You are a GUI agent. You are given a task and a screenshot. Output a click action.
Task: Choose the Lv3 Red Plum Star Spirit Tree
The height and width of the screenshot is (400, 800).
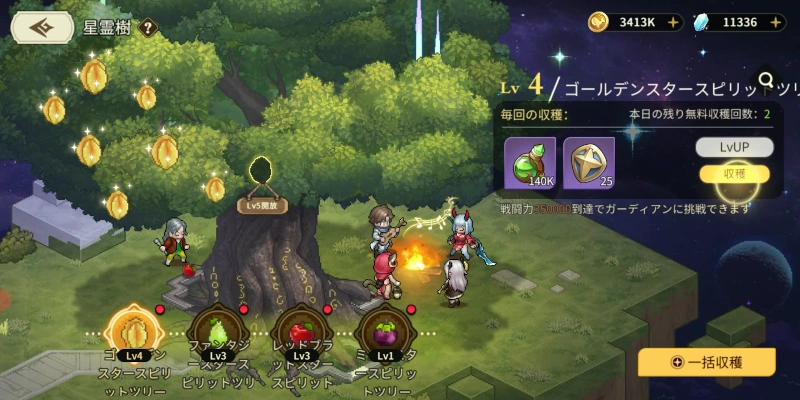click(301, 334)
